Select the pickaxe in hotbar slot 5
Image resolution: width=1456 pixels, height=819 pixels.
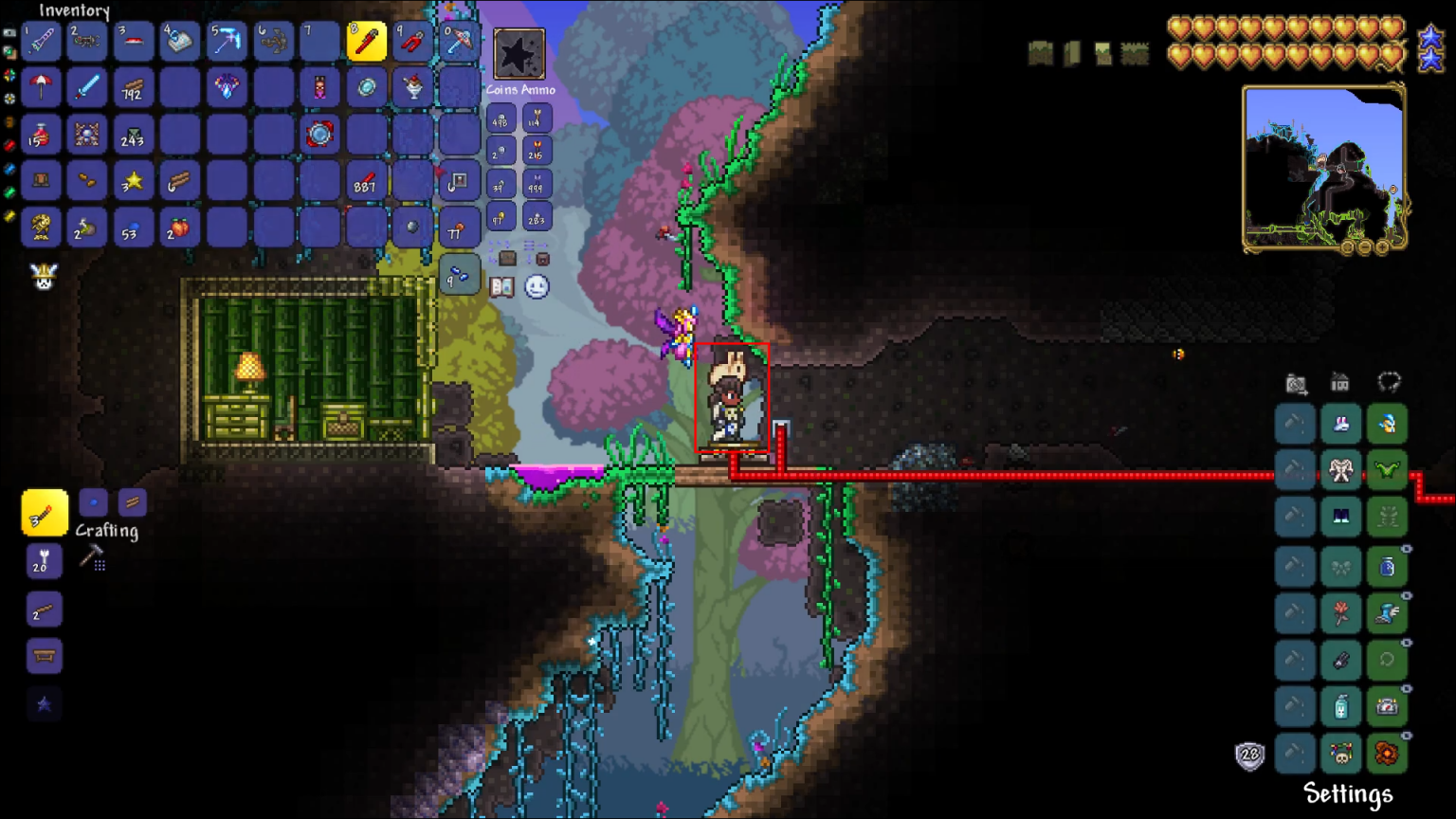(x=227, y=42)
